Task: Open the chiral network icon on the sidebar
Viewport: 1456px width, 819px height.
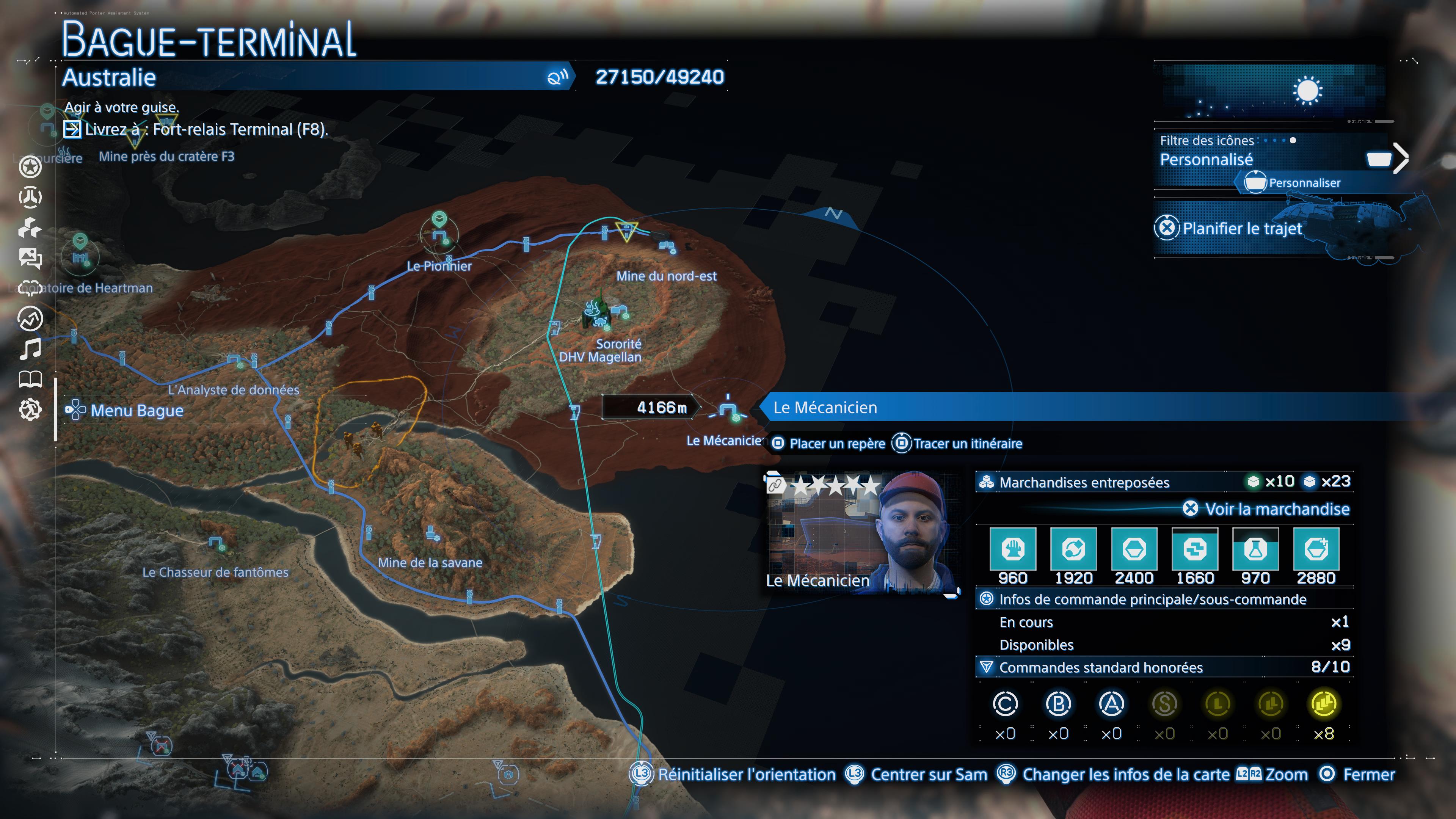Action: click(x=31, y=198)
